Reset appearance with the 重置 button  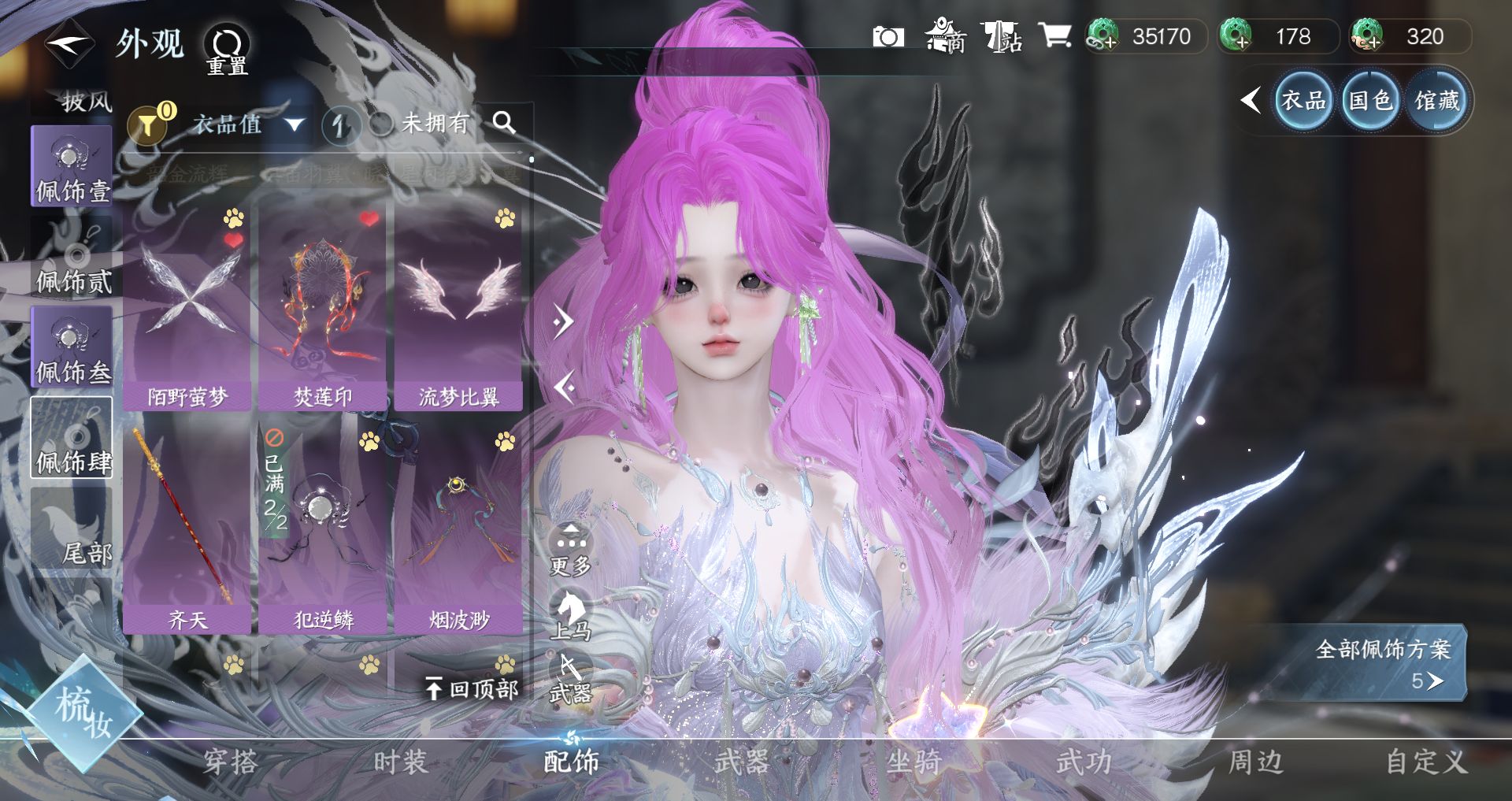pos(227,49)
